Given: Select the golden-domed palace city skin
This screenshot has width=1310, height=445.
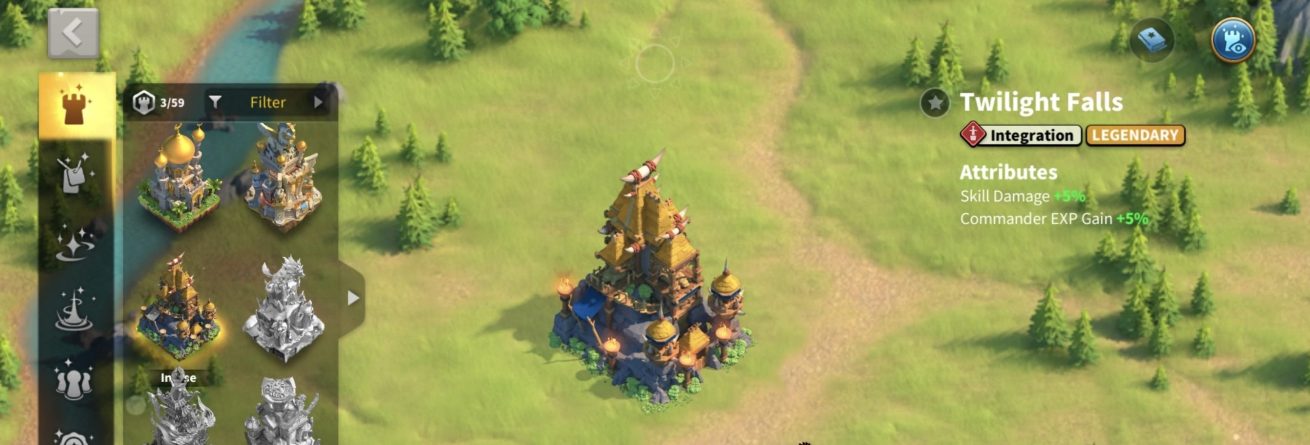Looking at the screenshot, I should (x=180, y=174).
